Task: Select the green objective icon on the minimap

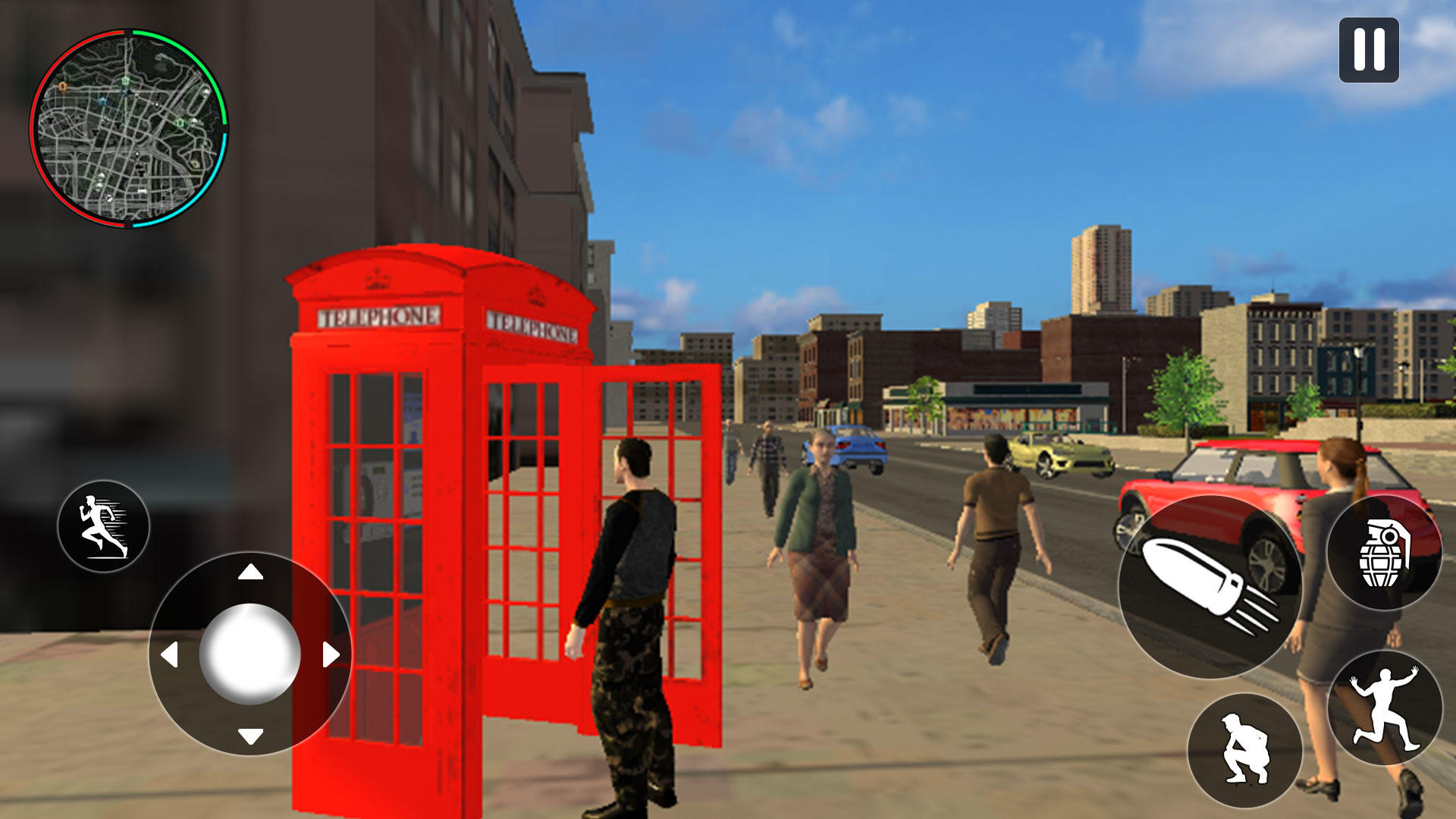Action: click(x=125, y=80)
